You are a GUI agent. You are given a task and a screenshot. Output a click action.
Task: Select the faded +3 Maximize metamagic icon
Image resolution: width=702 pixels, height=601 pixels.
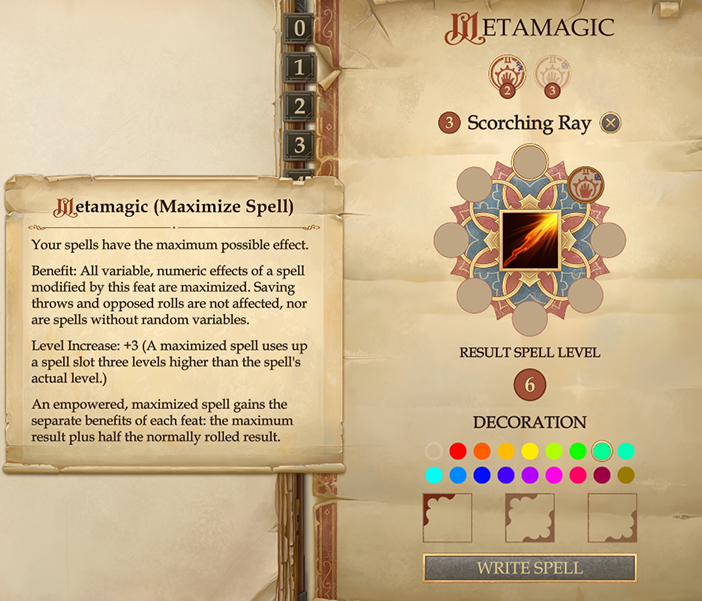pos(549,75)
